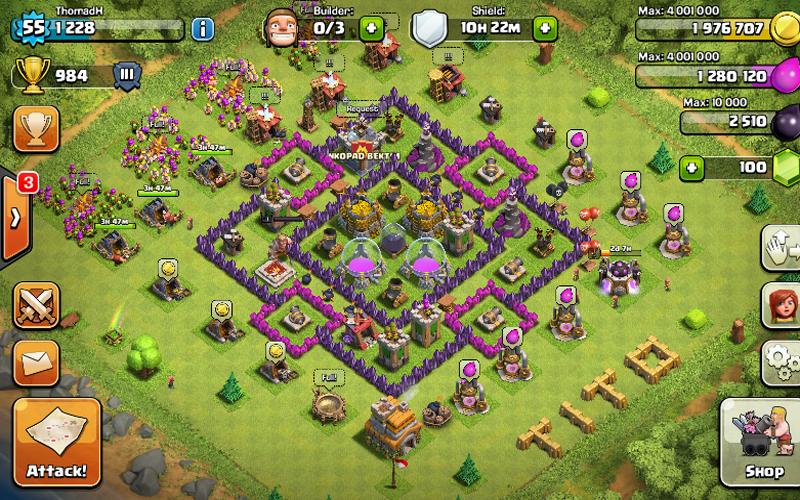Open the envelope mail inbox
This screenshot has height=500, width=800.
pyautogui.click(x=34, y=357)
